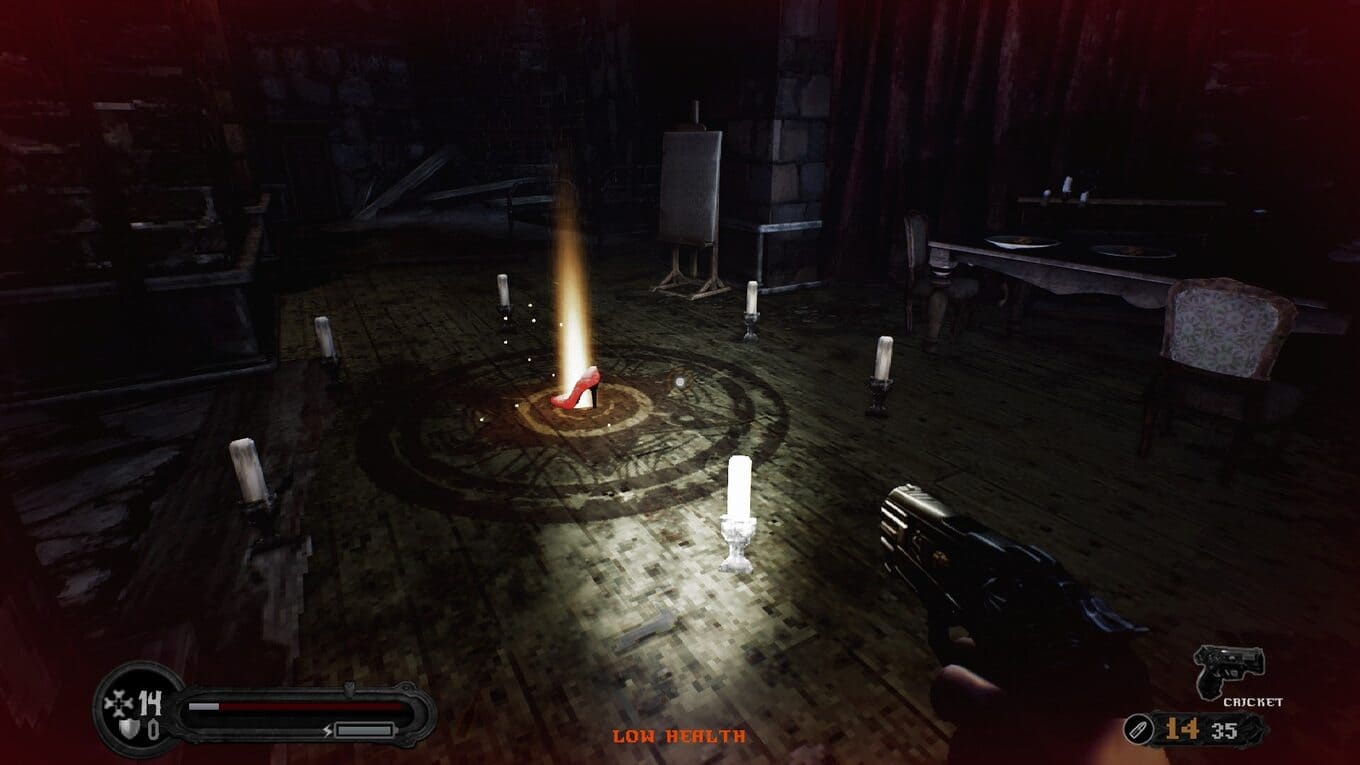The width and height of the screenshot is (1360, 765).
Task: Select the Cricket pistol weapon icon
Action: [x=1229, y=670]
